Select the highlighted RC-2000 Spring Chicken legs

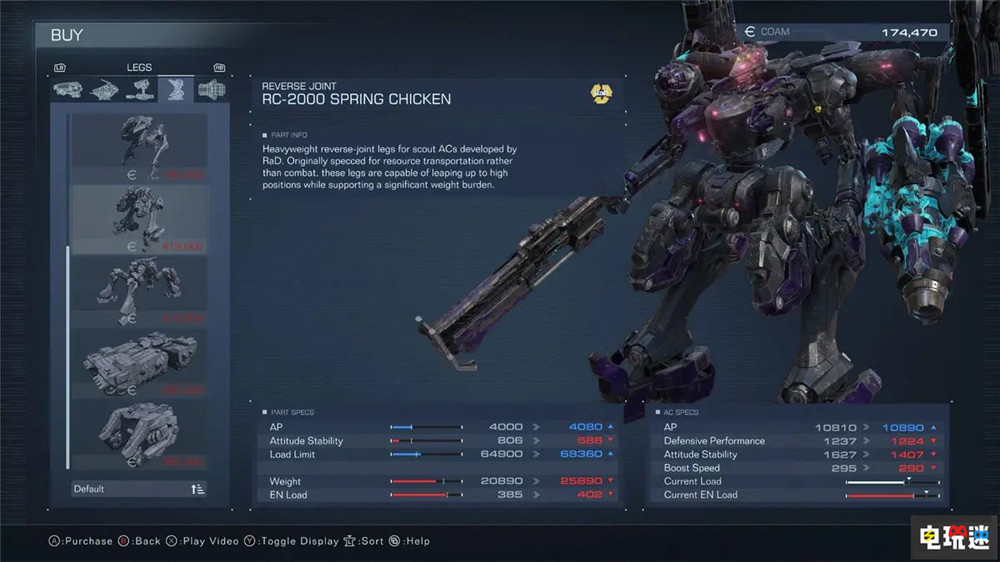click(x=140, y=220)
